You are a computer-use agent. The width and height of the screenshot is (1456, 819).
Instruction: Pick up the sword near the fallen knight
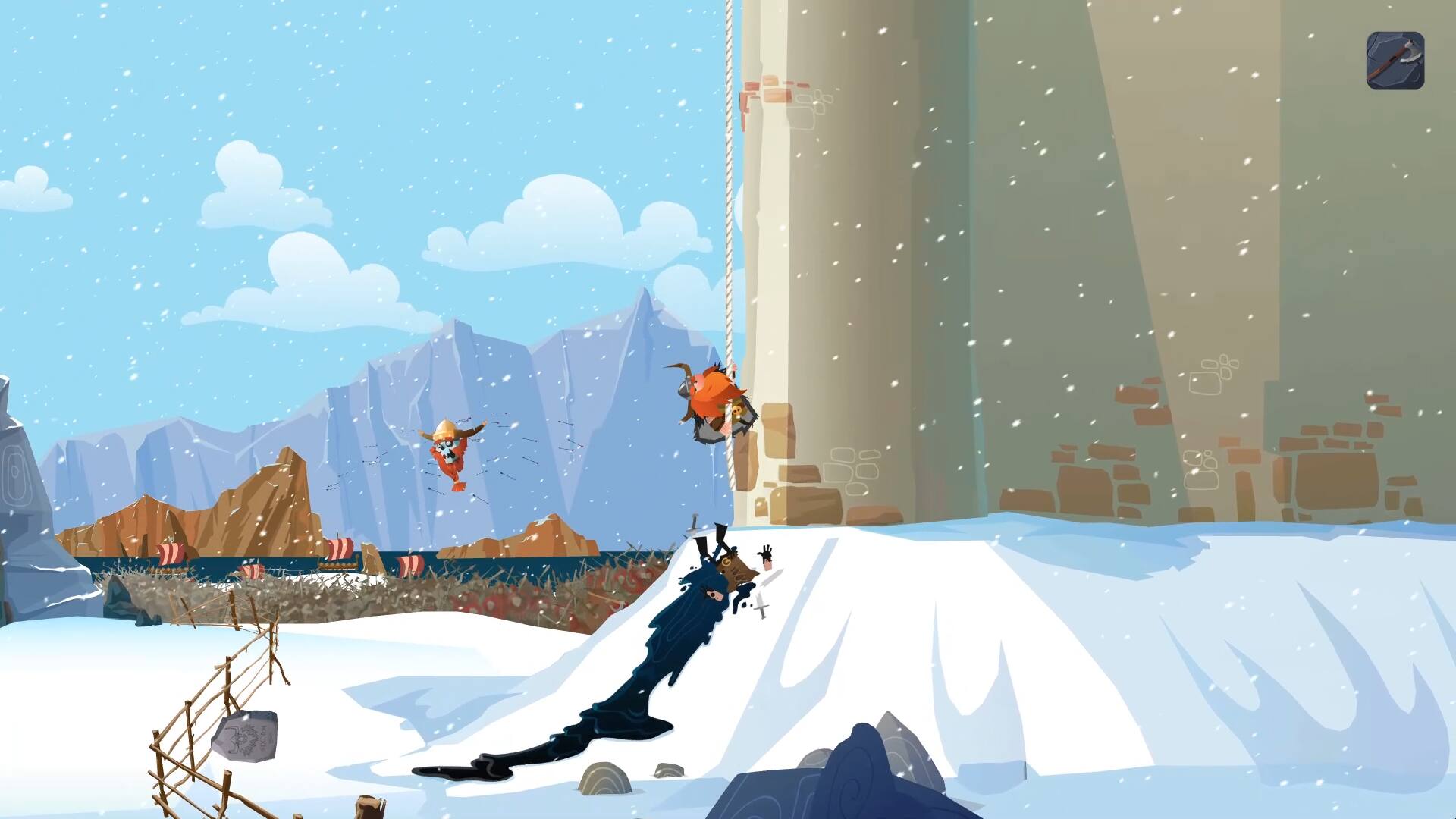click(x=760, y=603)
